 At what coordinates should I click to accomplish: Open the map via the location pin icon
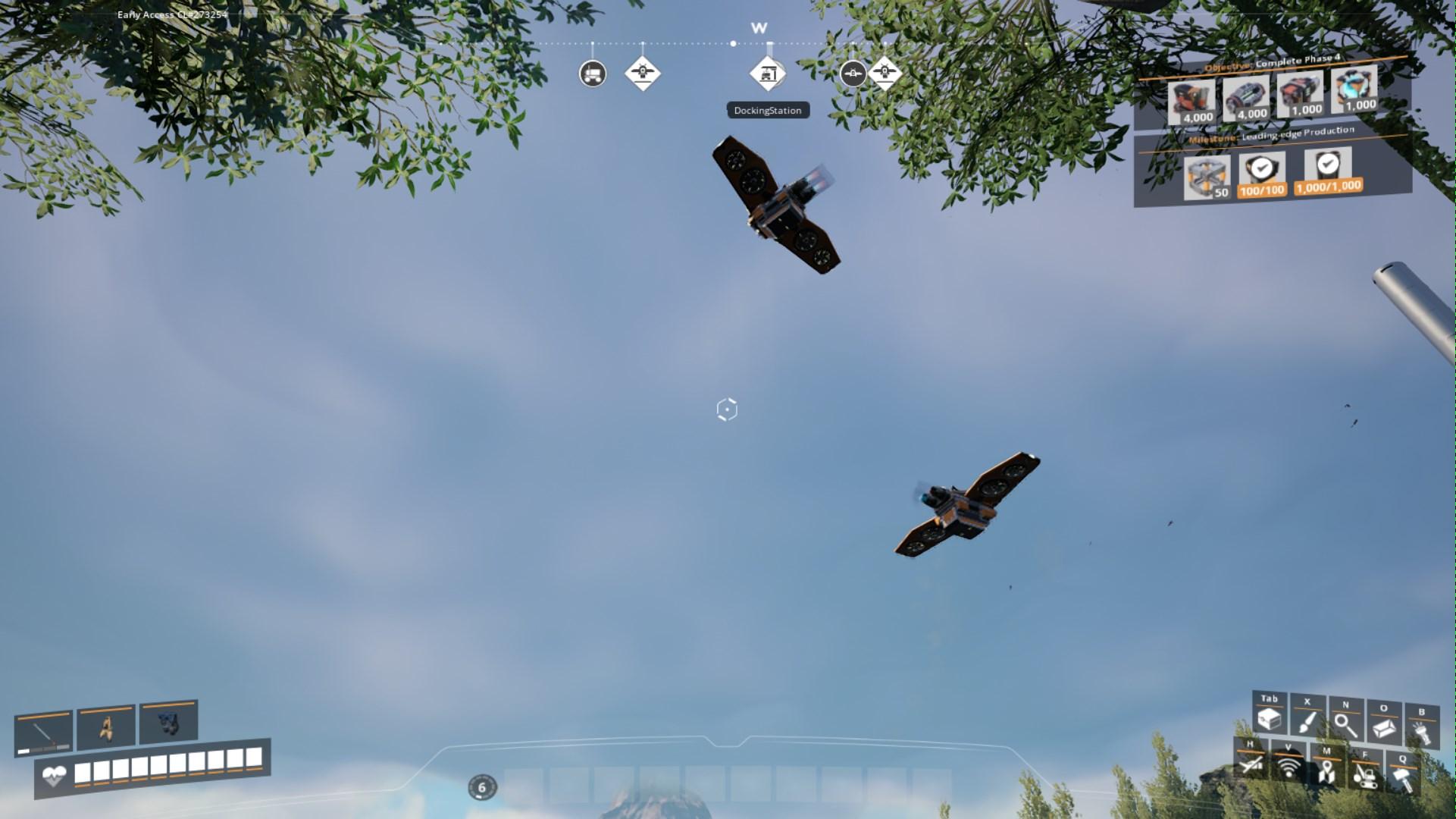tap(1326, 773)
